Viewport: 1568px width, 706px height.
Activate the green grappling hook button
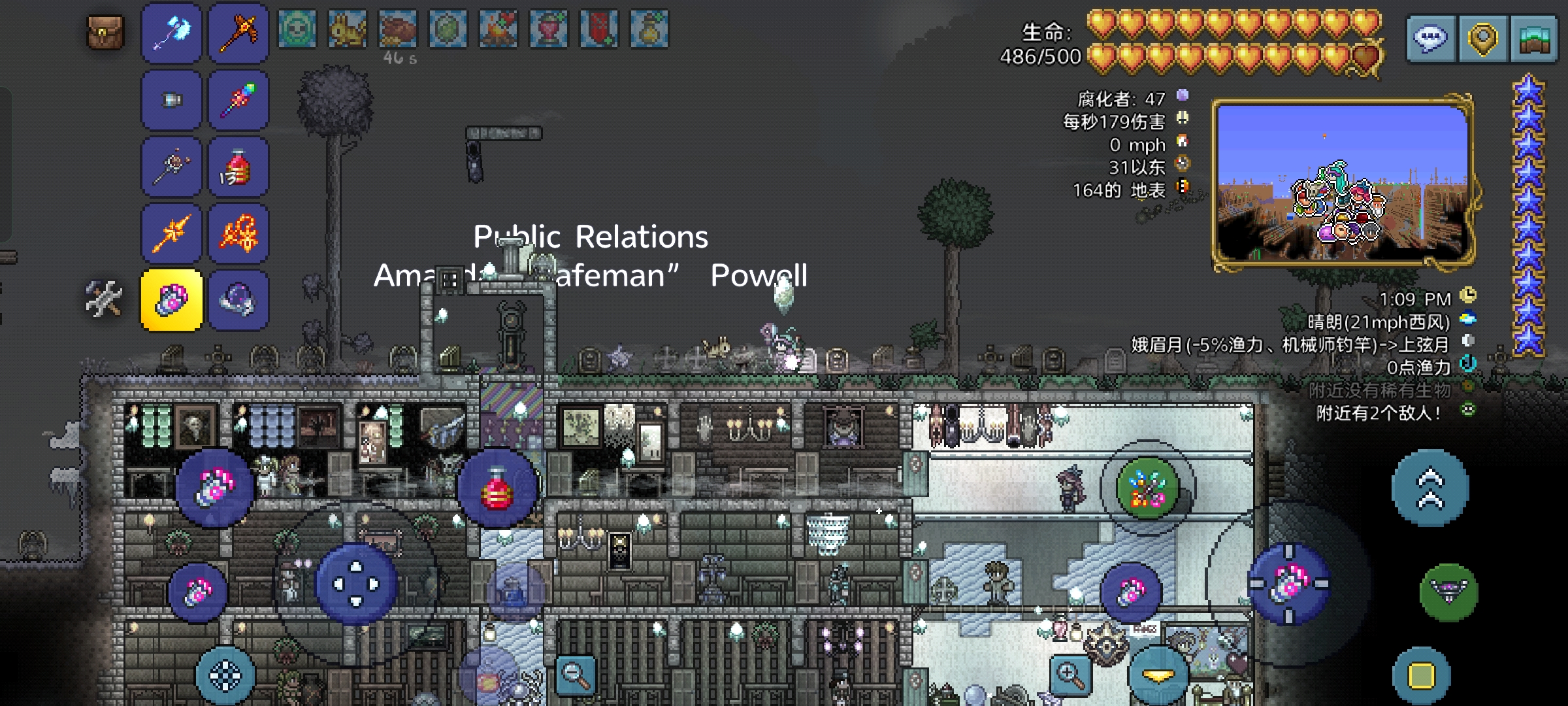(1448, 592)
